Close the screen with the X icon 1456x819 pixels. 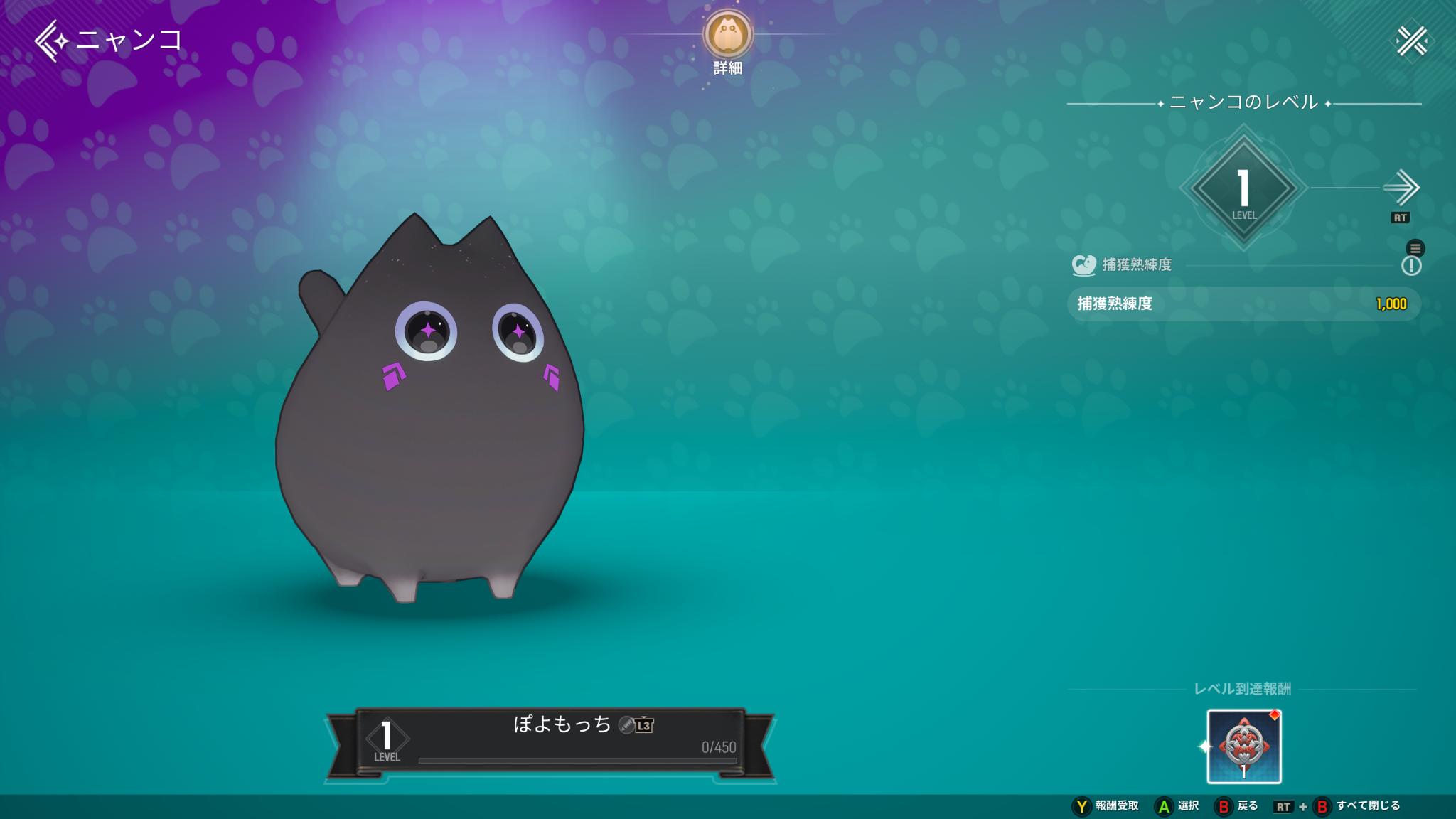click(x=1411, y=41)
